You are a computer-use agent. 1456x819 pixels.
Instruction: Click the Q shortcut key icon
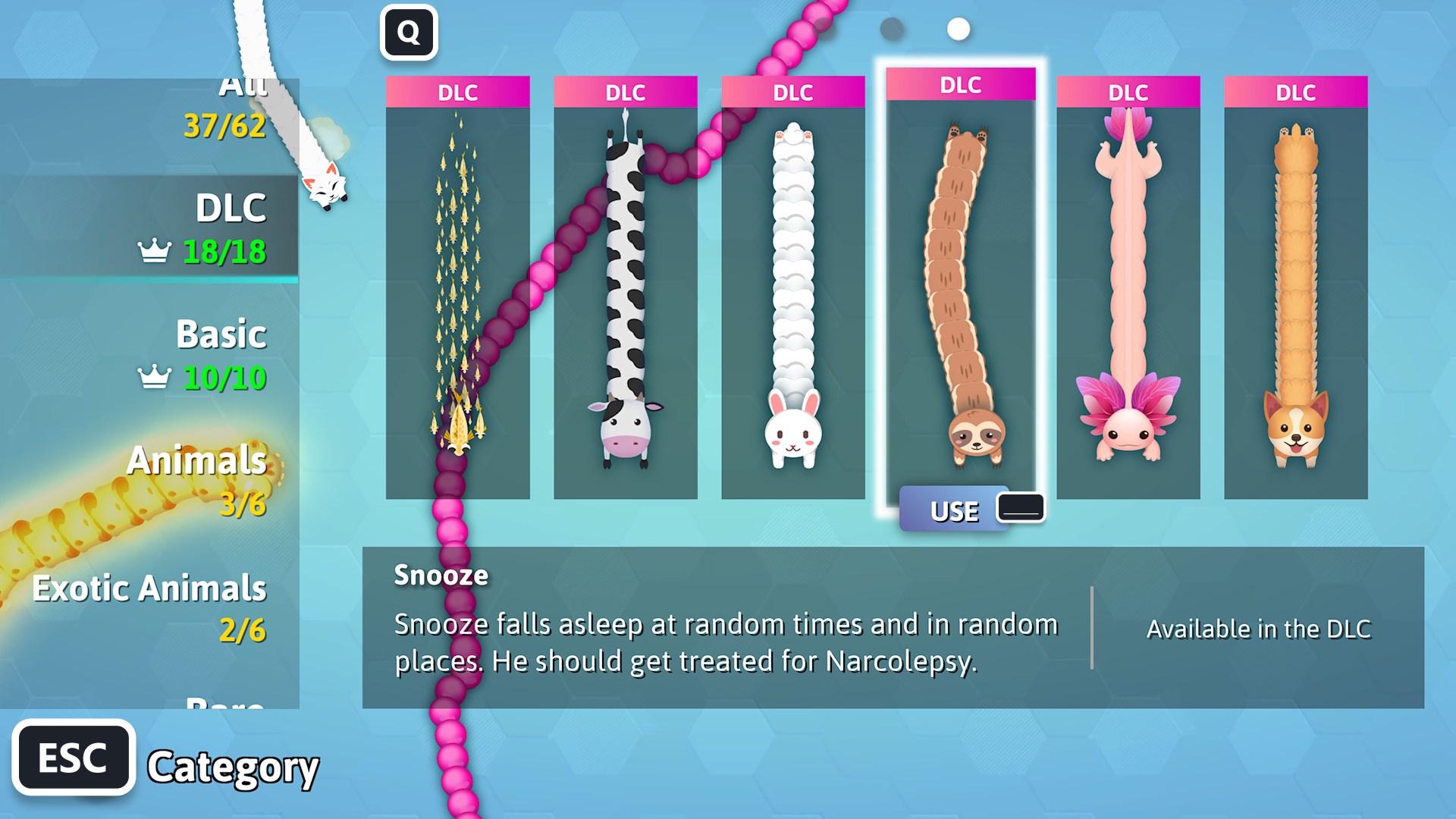coord(408,32)
